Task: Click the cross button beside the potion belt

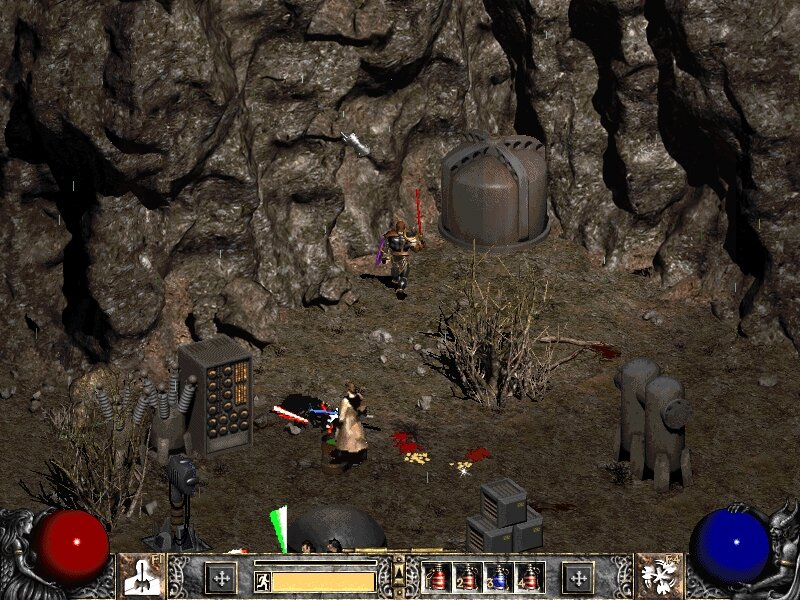Action: point(577,578)
